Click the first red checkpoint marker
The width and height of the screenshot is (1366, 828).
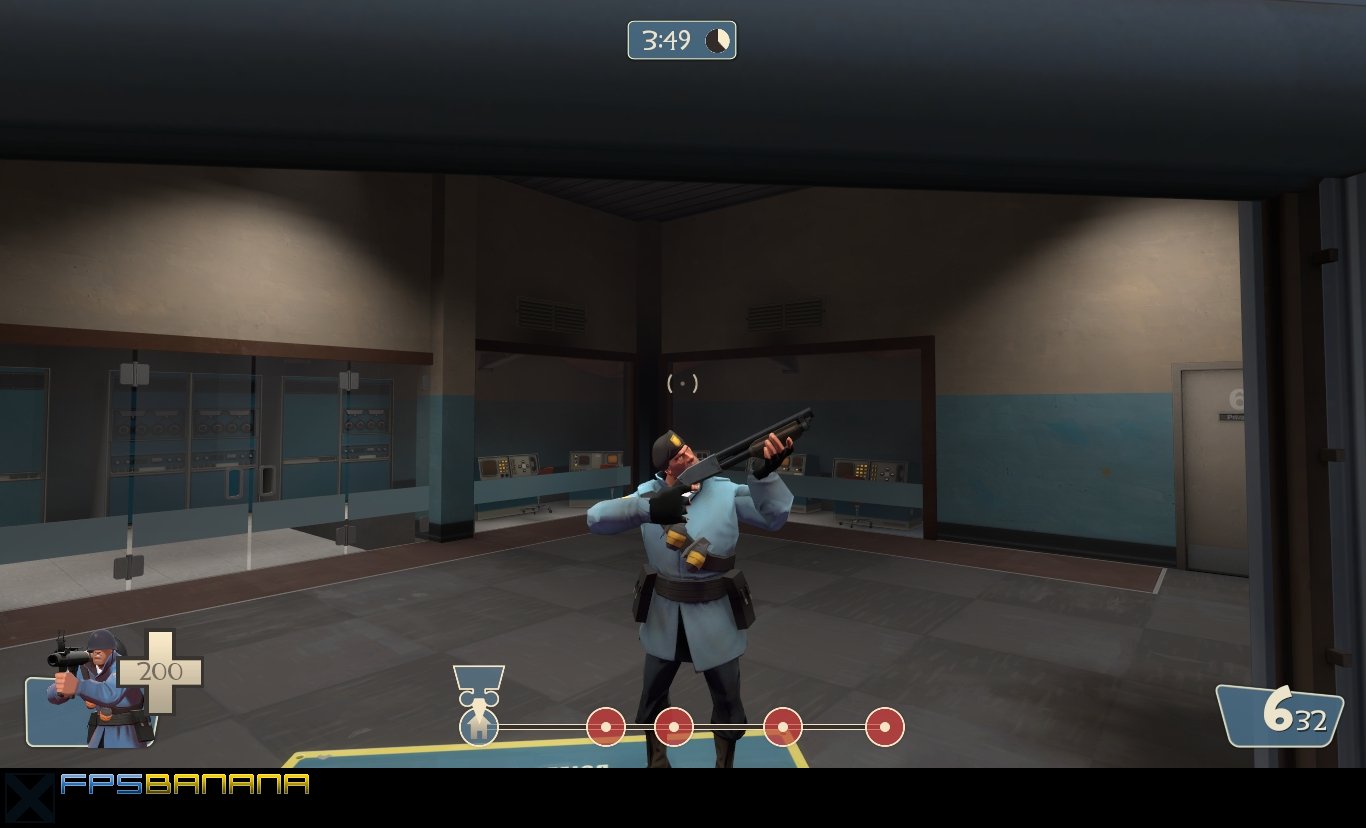608,726
